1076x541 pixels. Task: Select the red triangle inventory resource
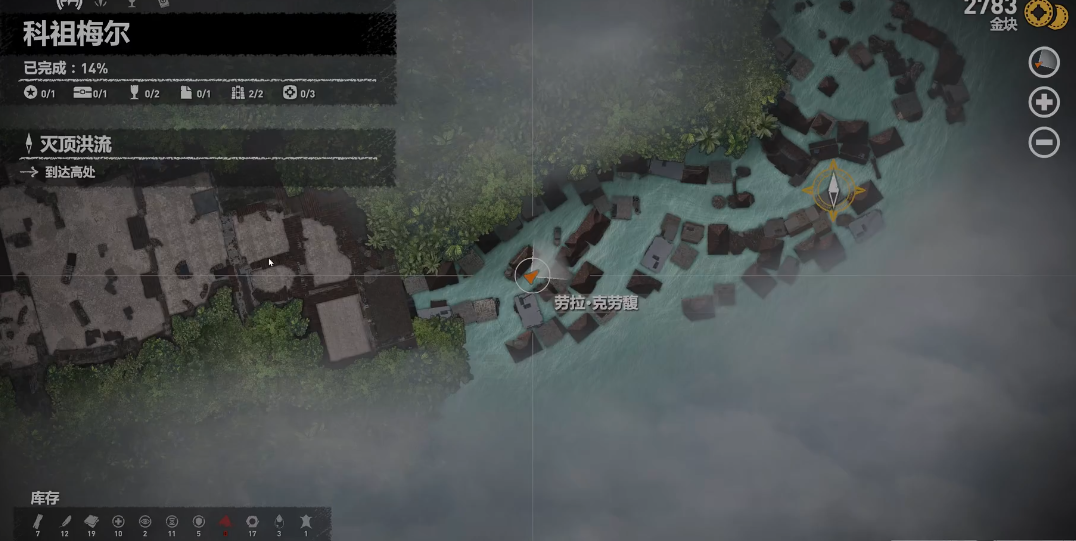(225, 522)
